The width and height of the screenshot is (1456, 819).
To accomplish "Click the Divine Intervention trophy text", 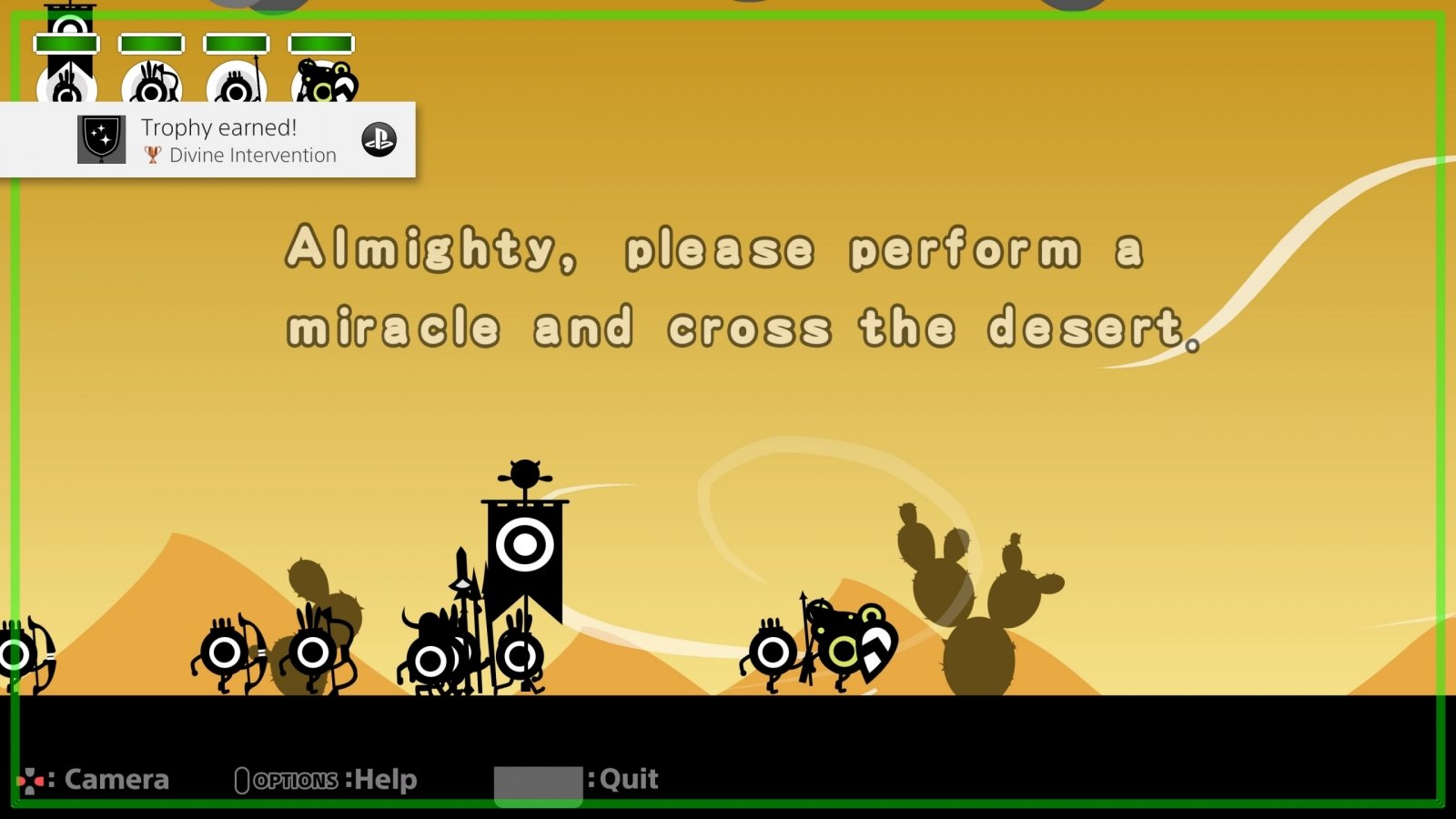I will click(x=251, y=155).
